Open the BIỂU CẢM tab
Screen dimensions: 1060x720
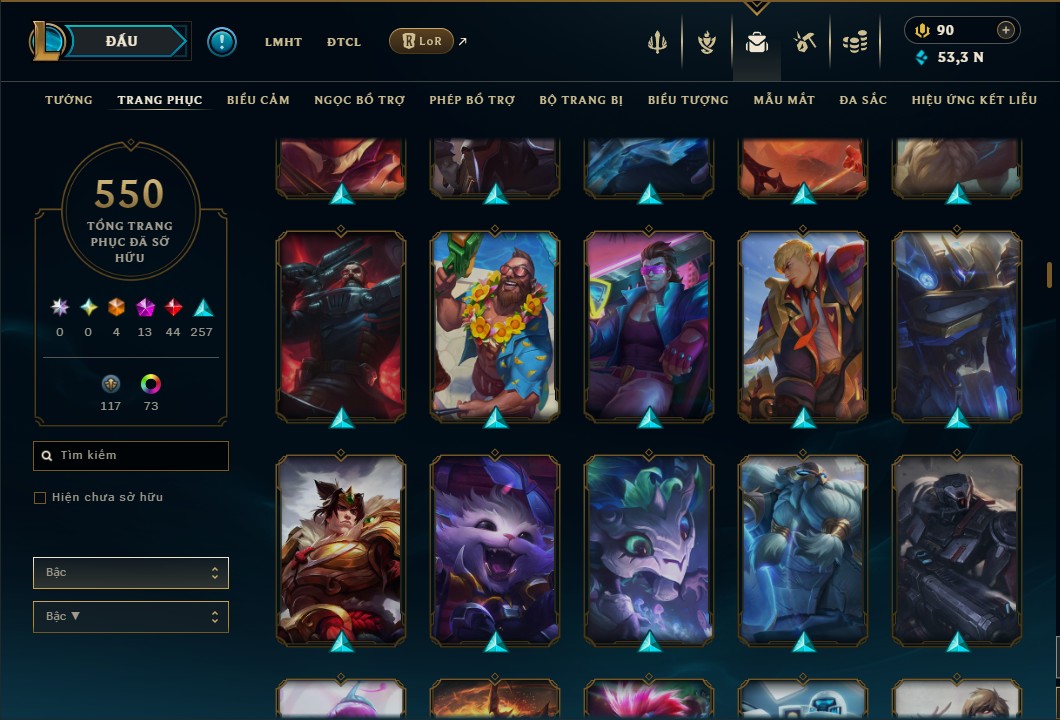click(258, 100)
